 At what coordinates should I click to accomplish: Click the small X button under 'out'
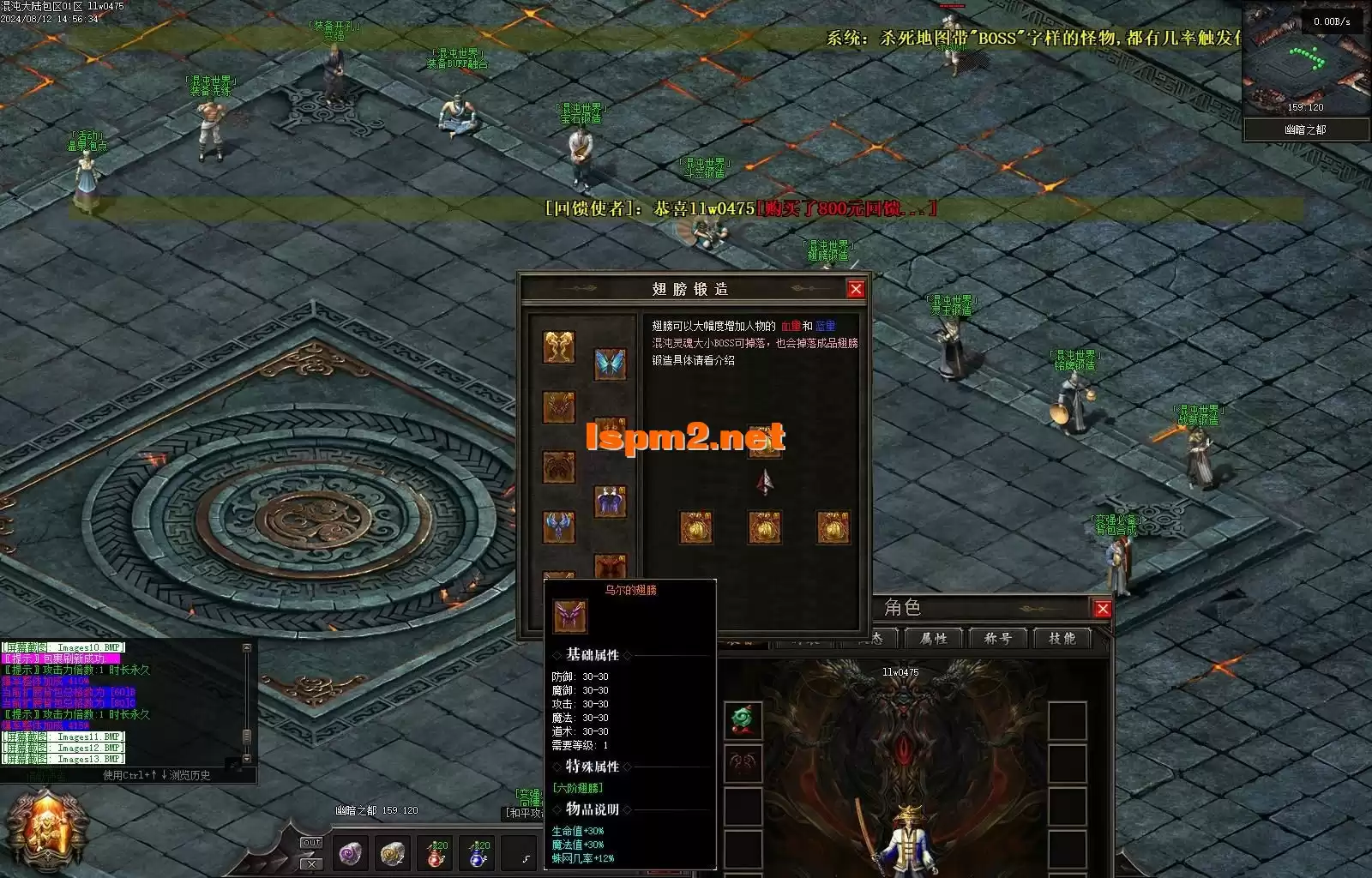click(311, 863)
